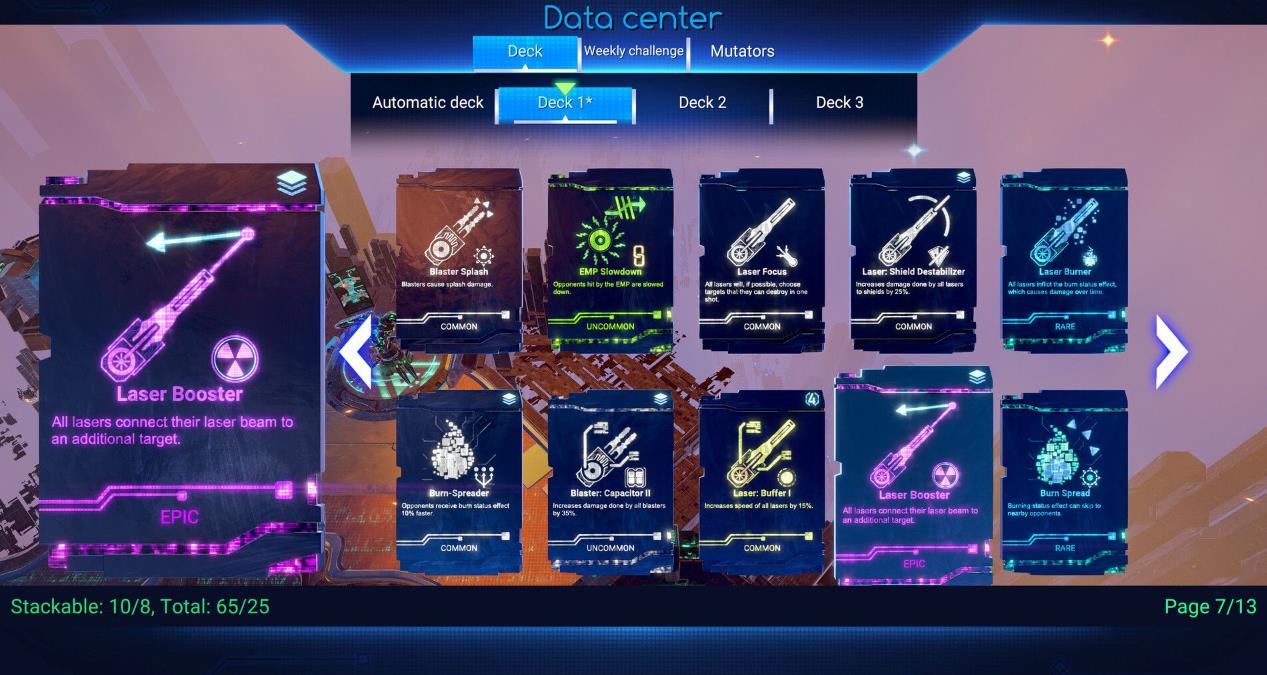Choose the Laser Focus card
Viewport: 1267px width, 675px height.
click(x=762, y=258)
